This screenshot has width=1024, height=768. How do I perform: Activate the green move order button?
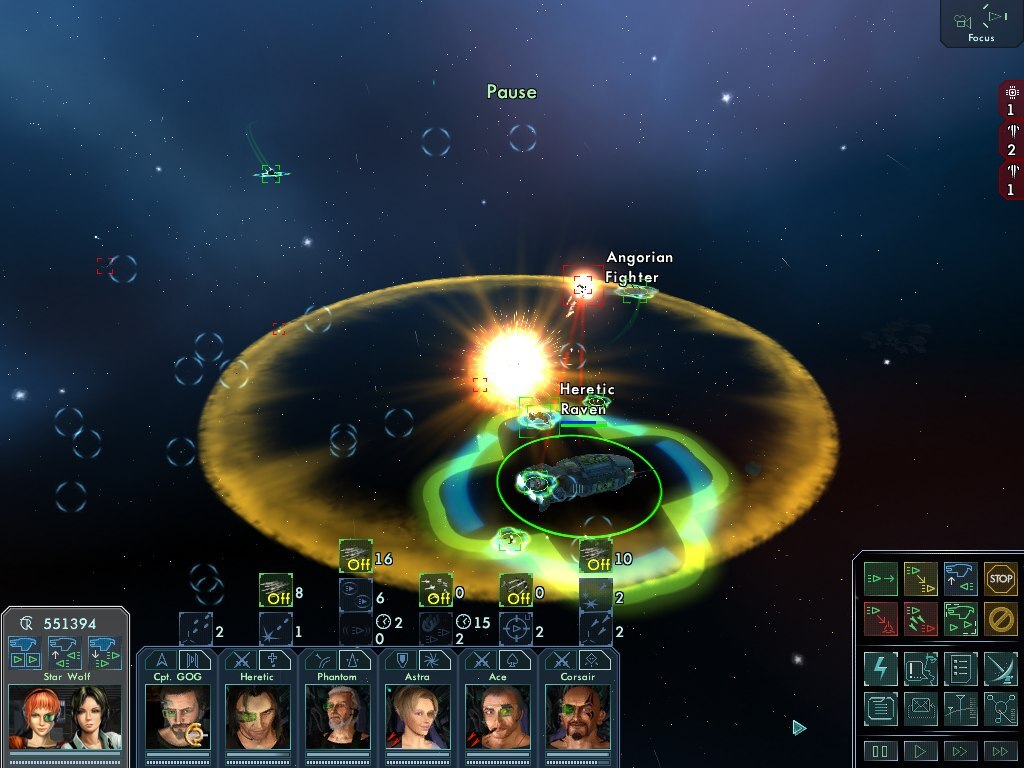880,578
